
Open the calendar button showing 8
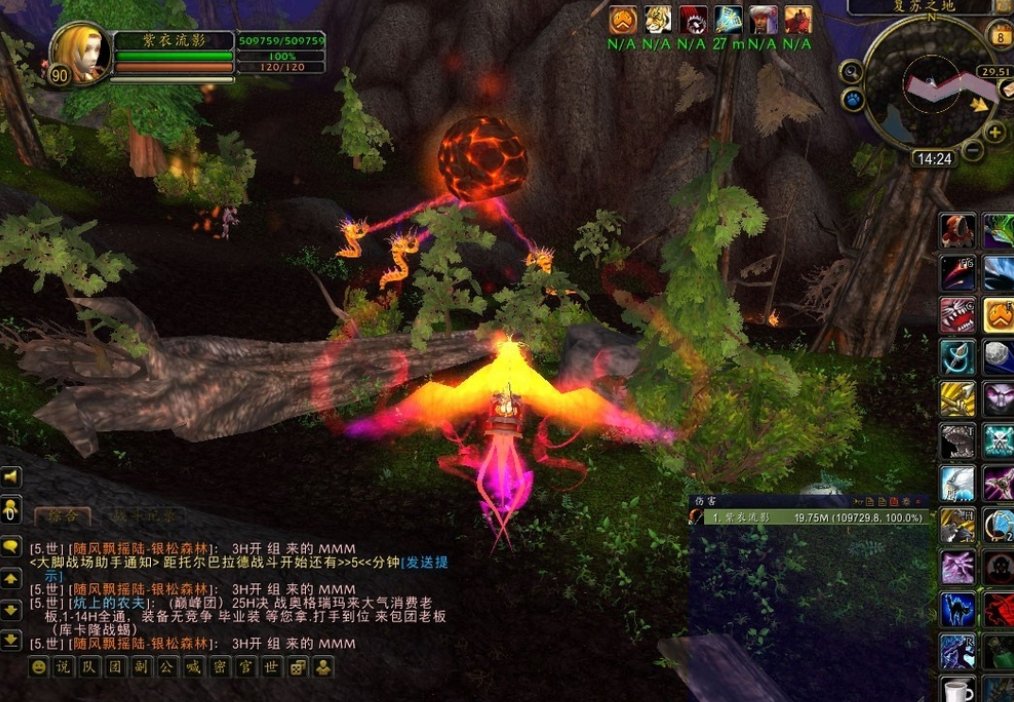click(1000, 36)
